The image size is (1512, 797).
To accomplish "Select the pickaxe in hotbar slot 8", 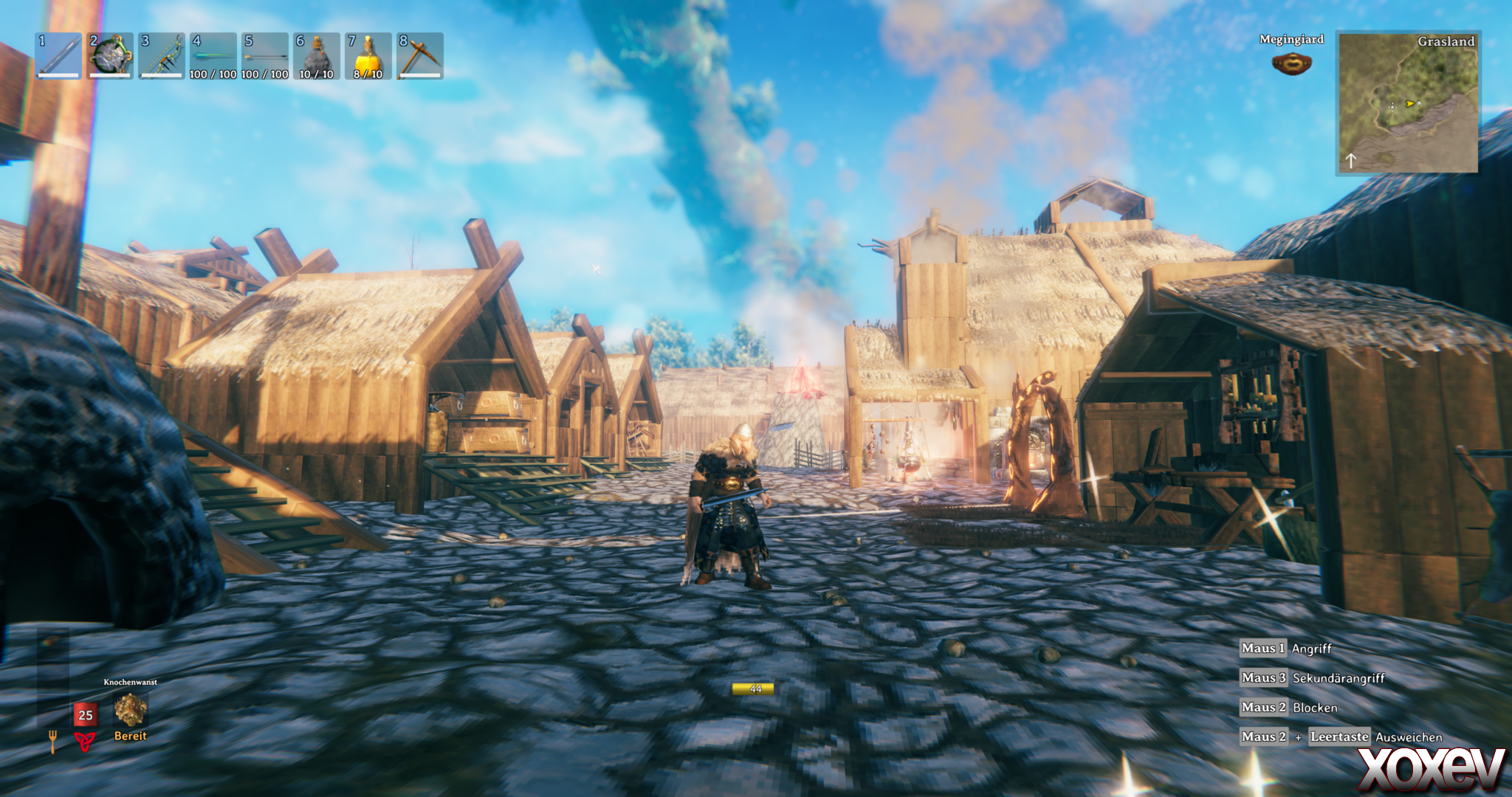I will click(420, 56).
